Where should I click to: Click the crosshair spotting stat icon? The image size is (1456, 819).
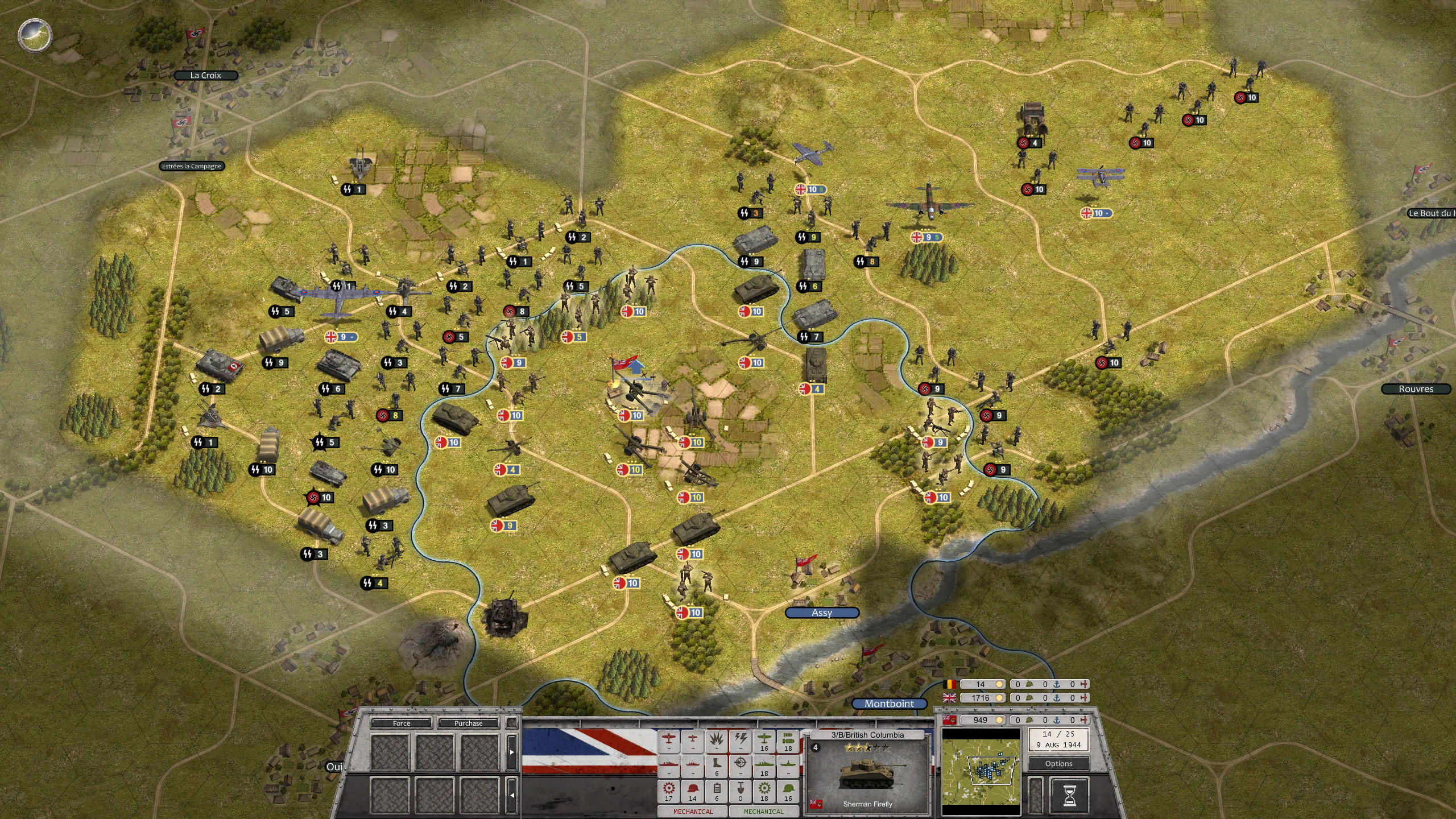(741, 763)
